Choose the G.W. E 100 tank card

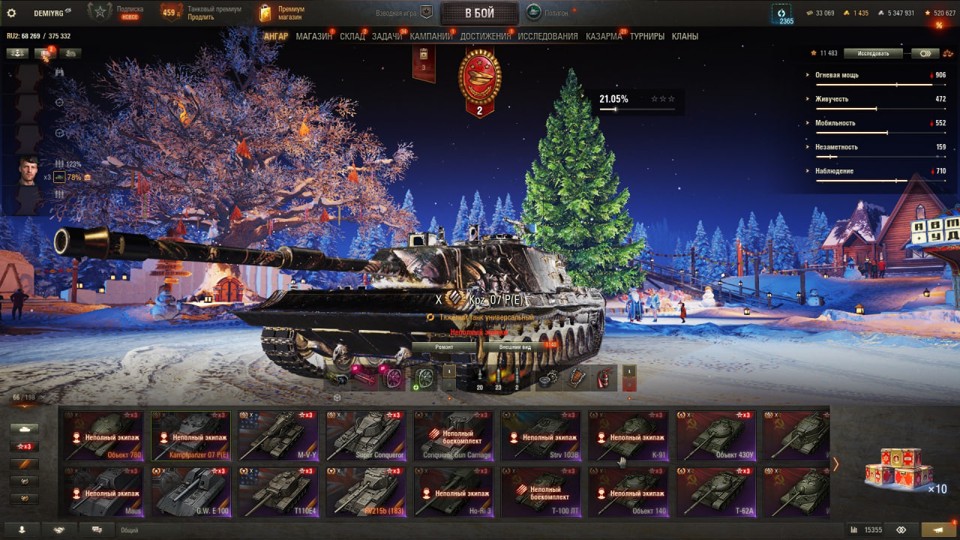[191, 492]
